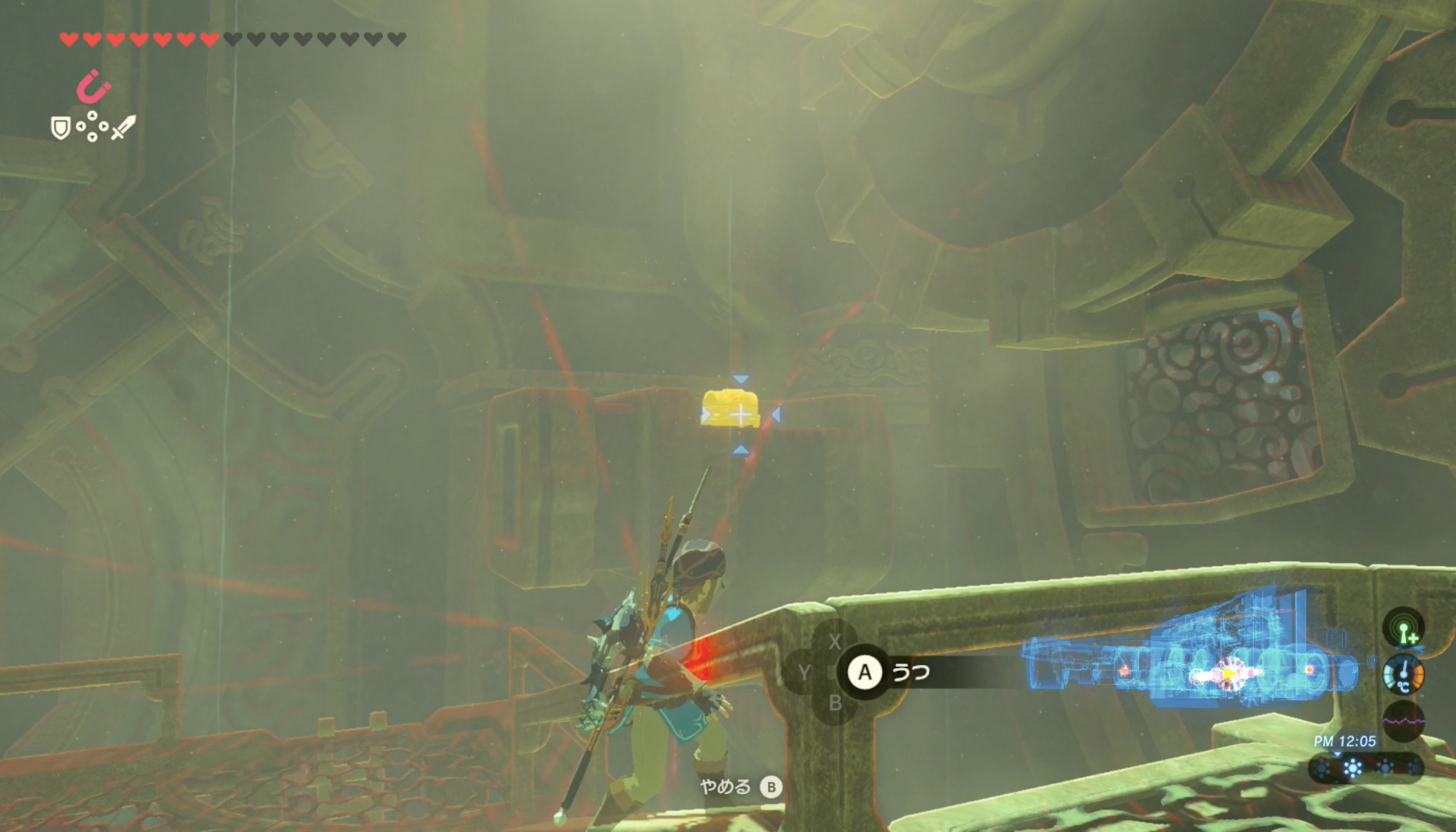Select the X button prompt
This screenshot has height=832, width=1456.
835,642
